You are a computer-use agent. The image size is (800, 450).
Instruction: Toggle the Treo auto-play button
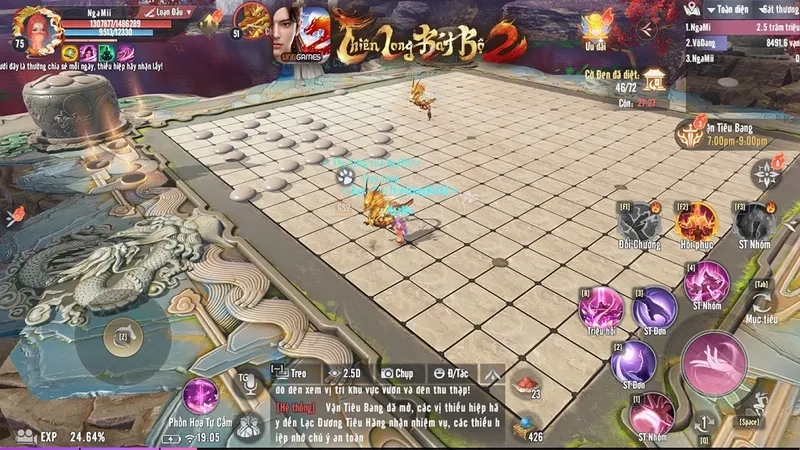289,372
